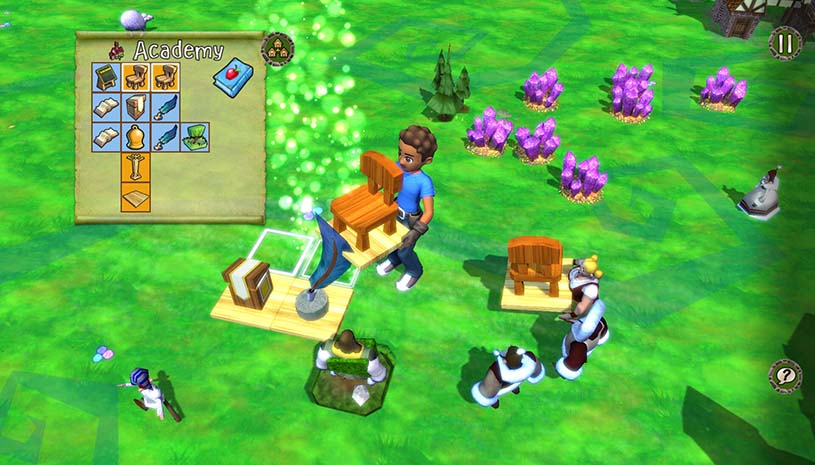The width and height of the screenshot is (815, 465).
Task: Open the blue book with apple
Action: 232,79
